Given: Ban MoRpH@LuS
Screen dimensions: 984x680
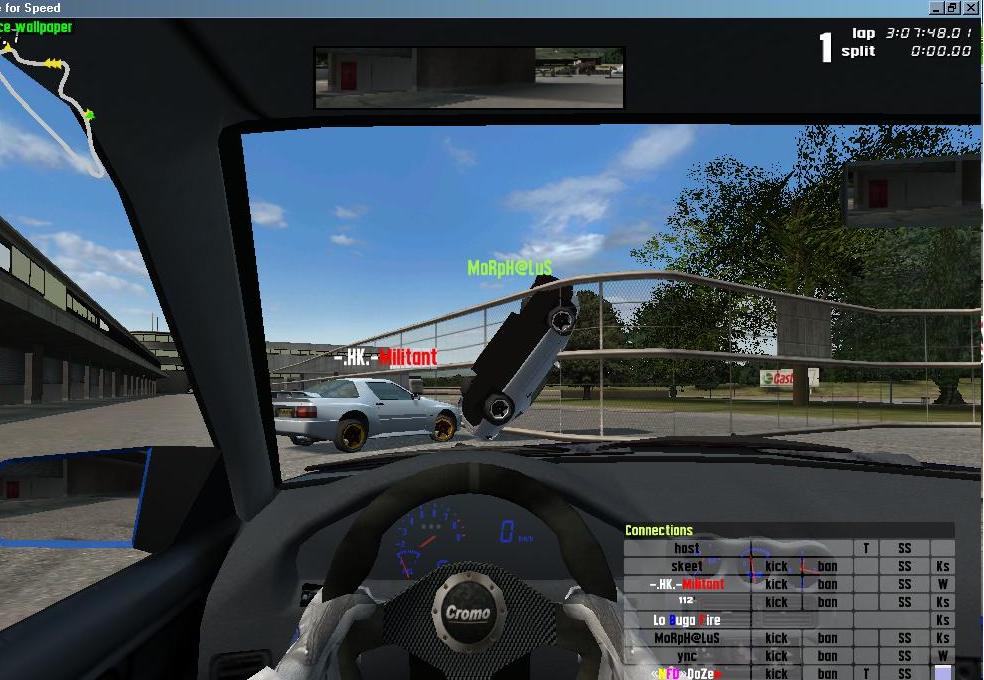Looking at the screenshot, I should point(827,638).
